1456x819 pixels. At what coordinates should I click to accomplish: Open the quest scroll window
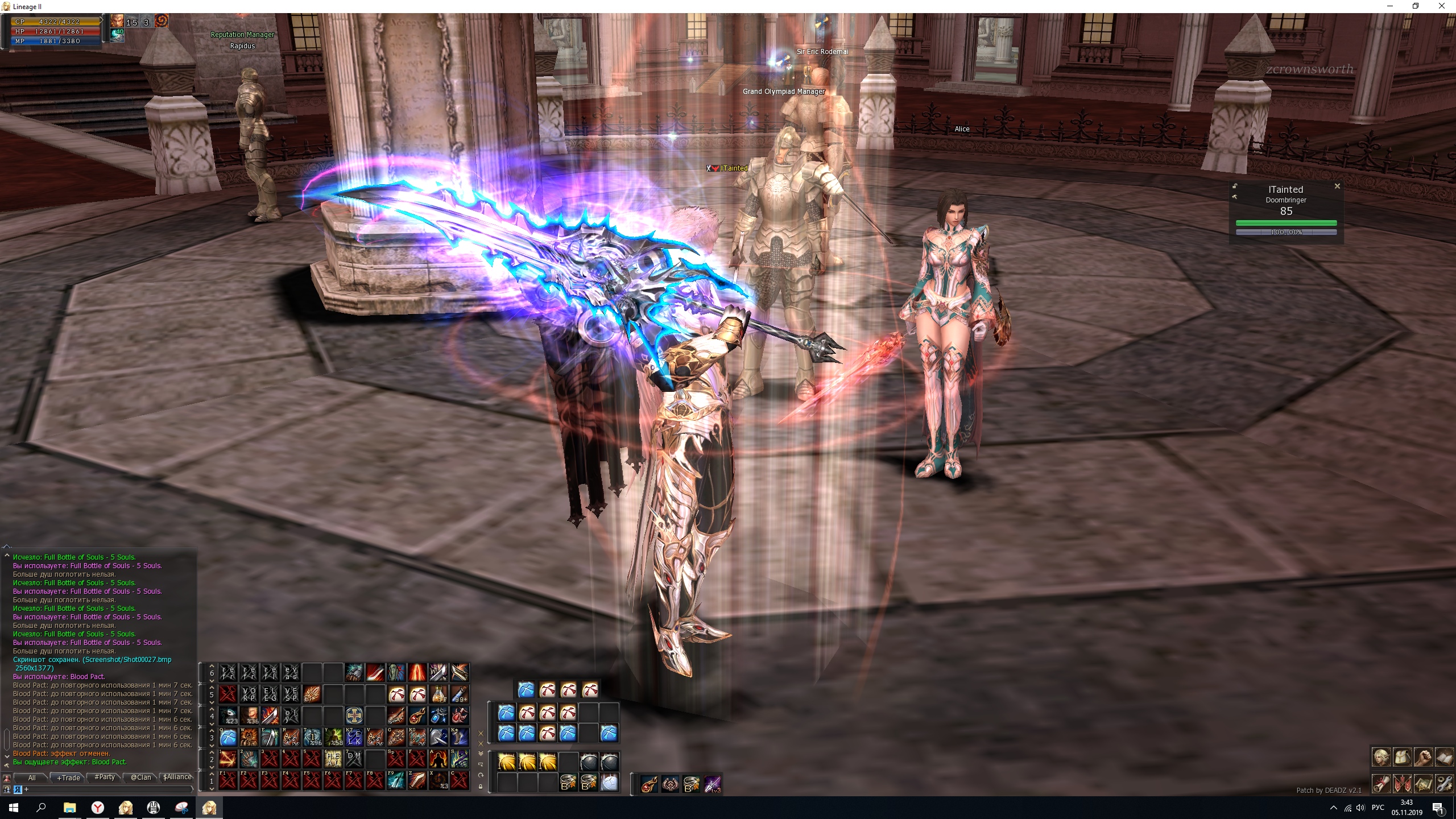[x=1381, y=784]
